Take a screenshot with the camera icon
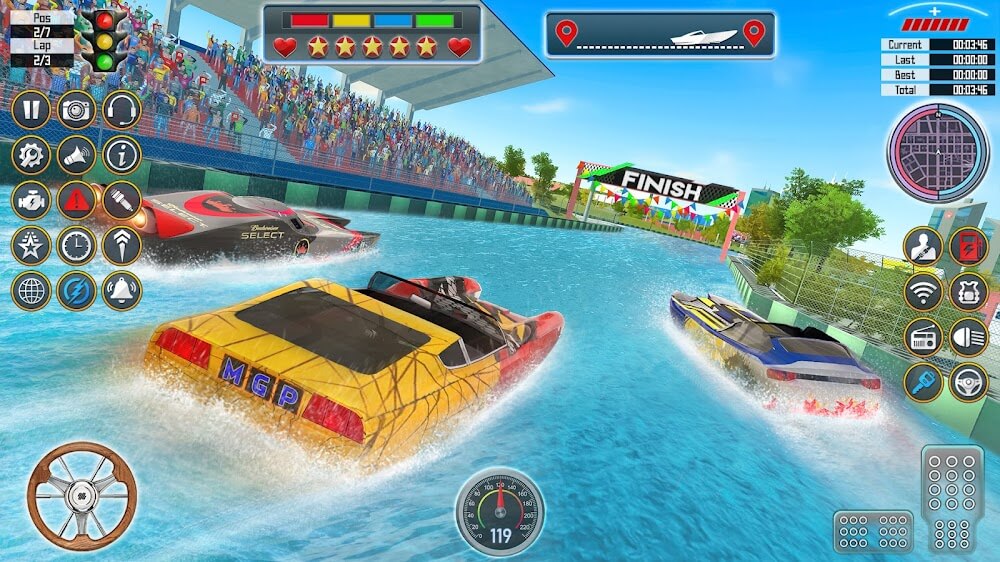 (76, 109)
